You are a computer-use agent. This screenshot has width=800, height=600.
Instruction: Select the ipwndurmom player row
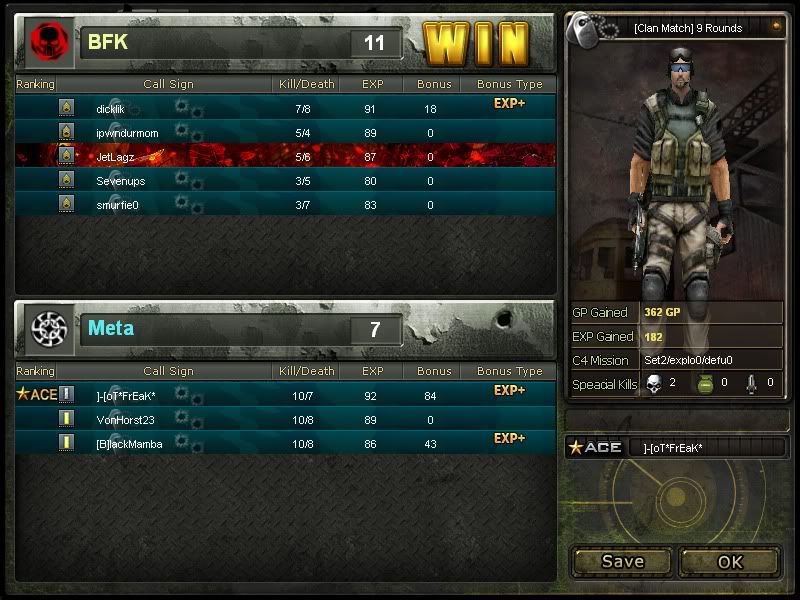click(x=127, y=132)
